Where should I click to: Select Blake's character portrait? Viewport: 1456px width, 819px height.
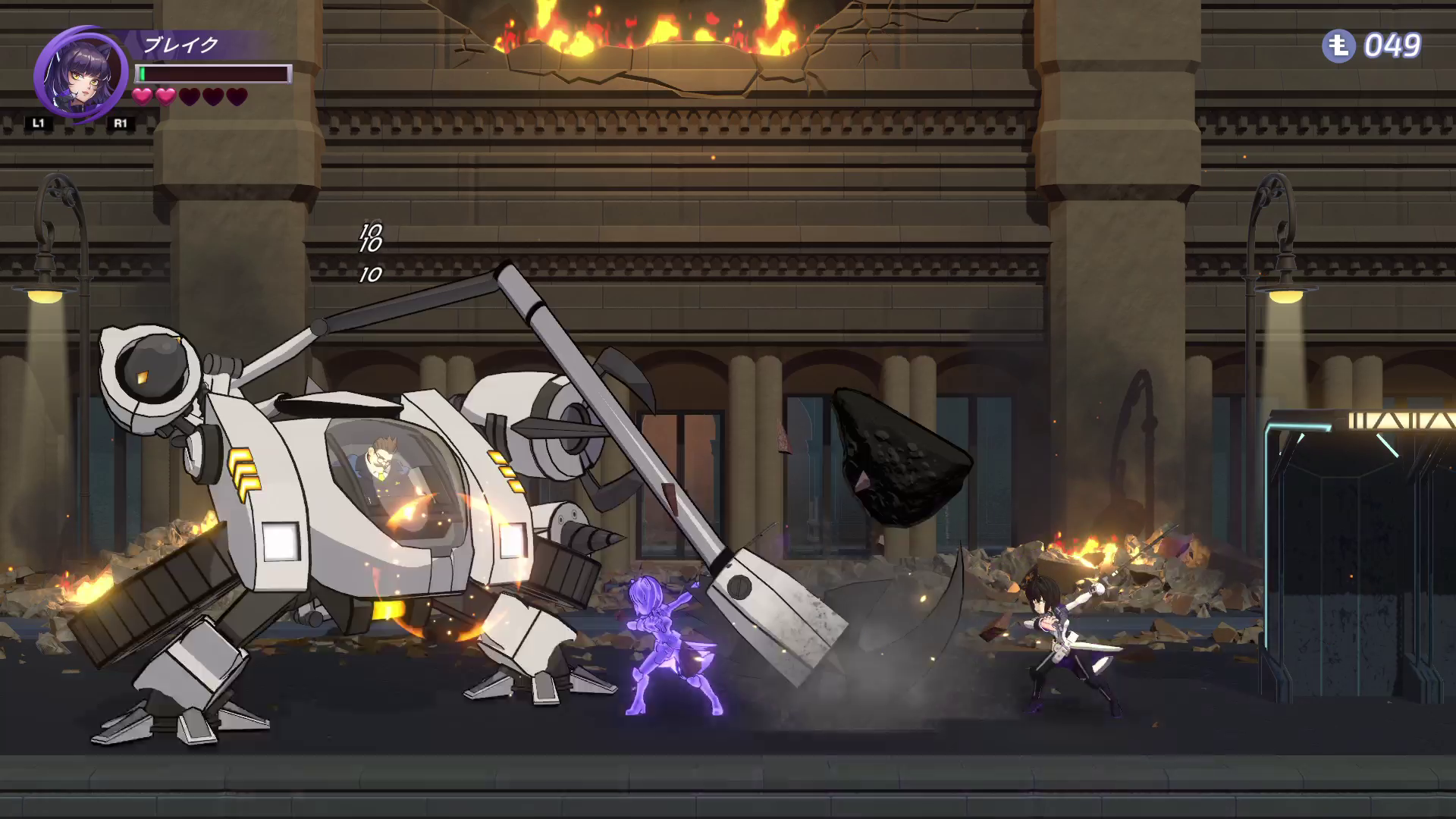78,74
